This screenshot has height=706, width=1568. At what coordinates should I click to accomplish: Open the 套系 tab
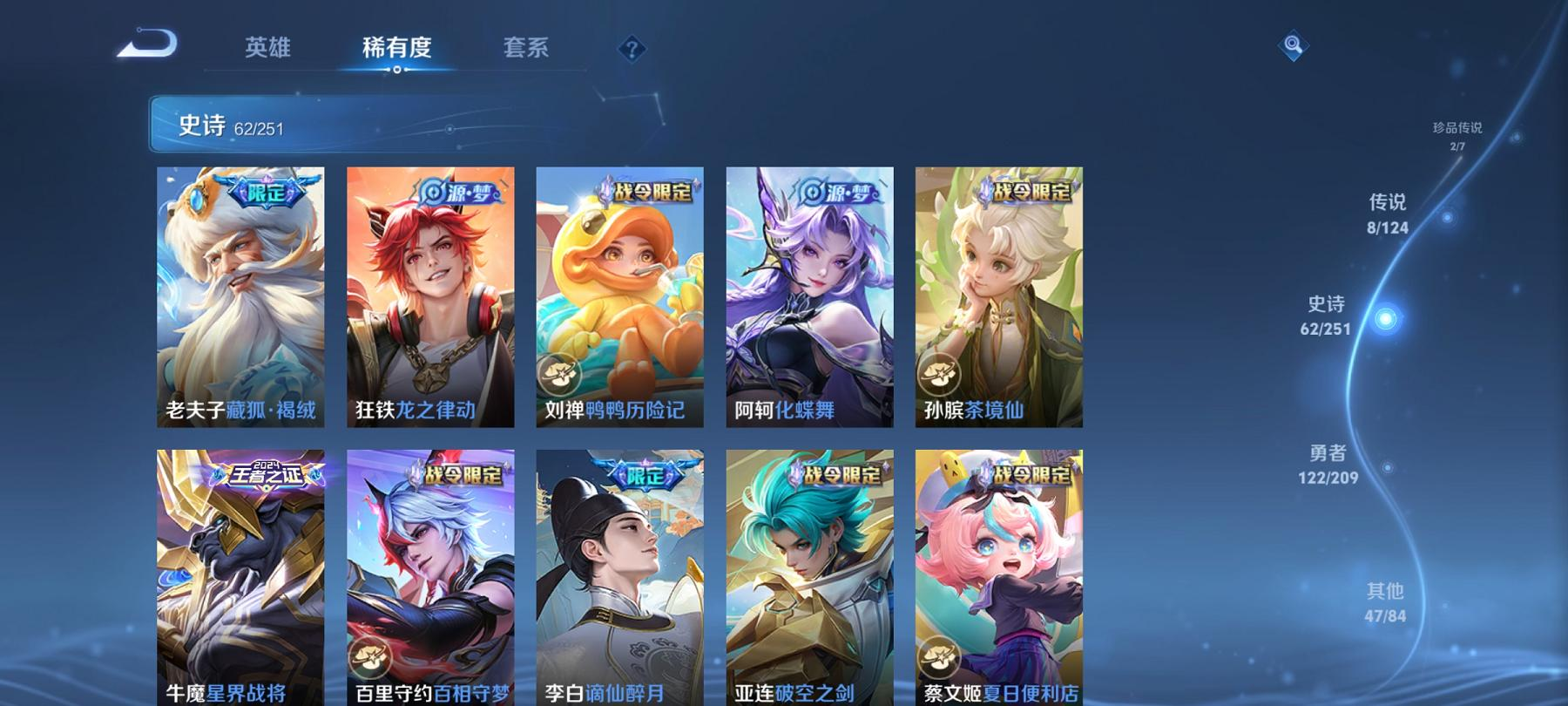pyautogui.click(x=525, y=47)
